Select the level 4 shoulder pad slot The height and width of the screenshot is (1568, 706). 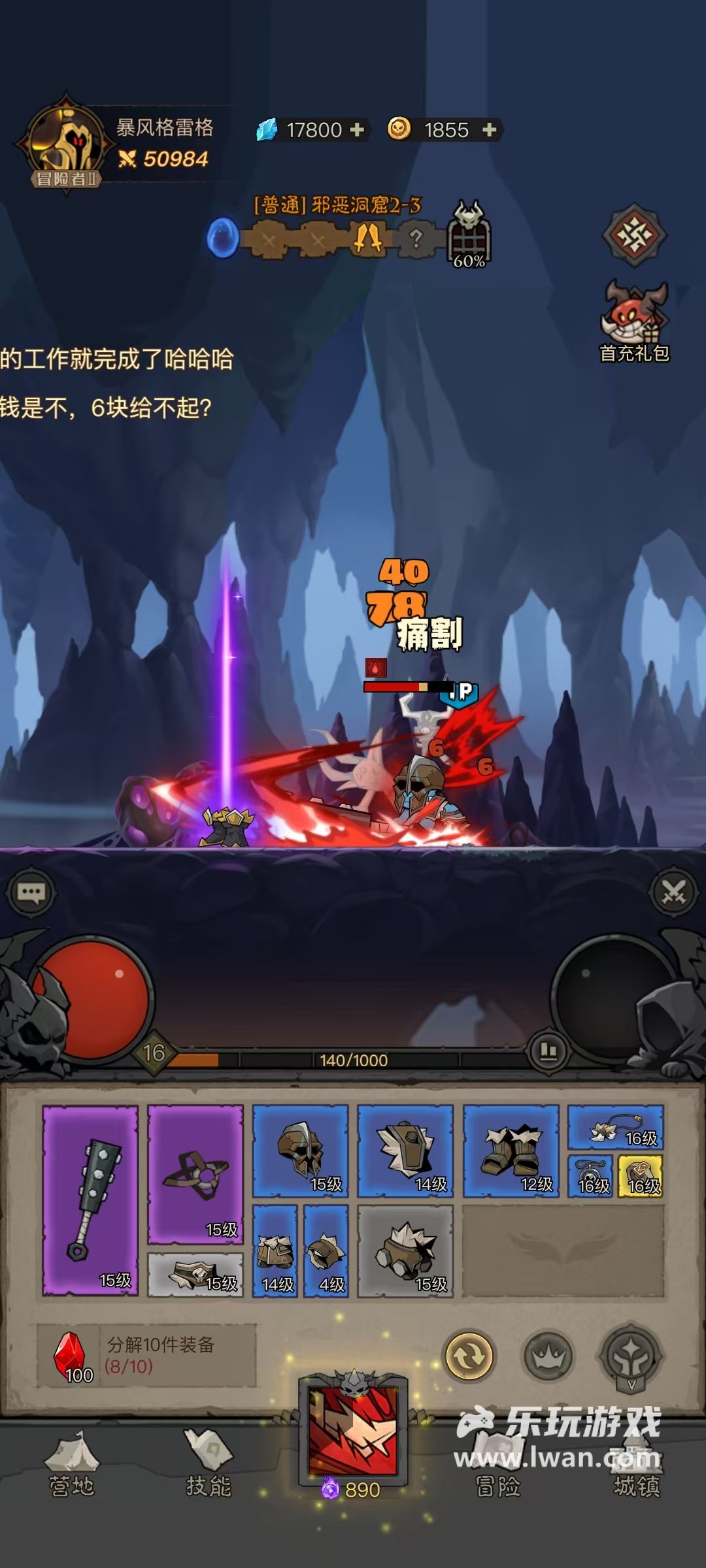pos(326,1251)
